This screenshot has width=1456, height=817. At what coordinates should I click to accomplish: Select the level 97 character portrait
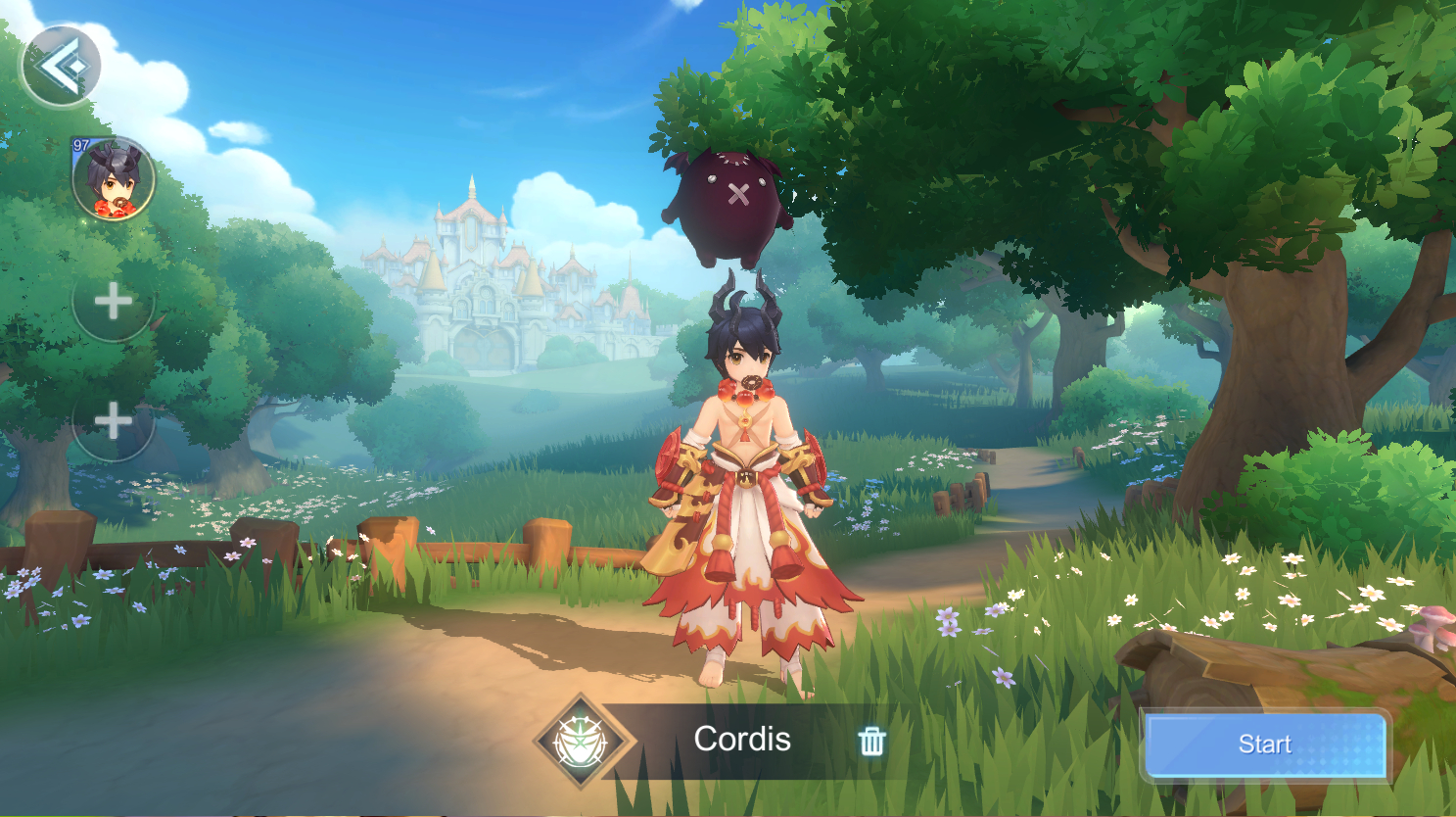point(113,179)
